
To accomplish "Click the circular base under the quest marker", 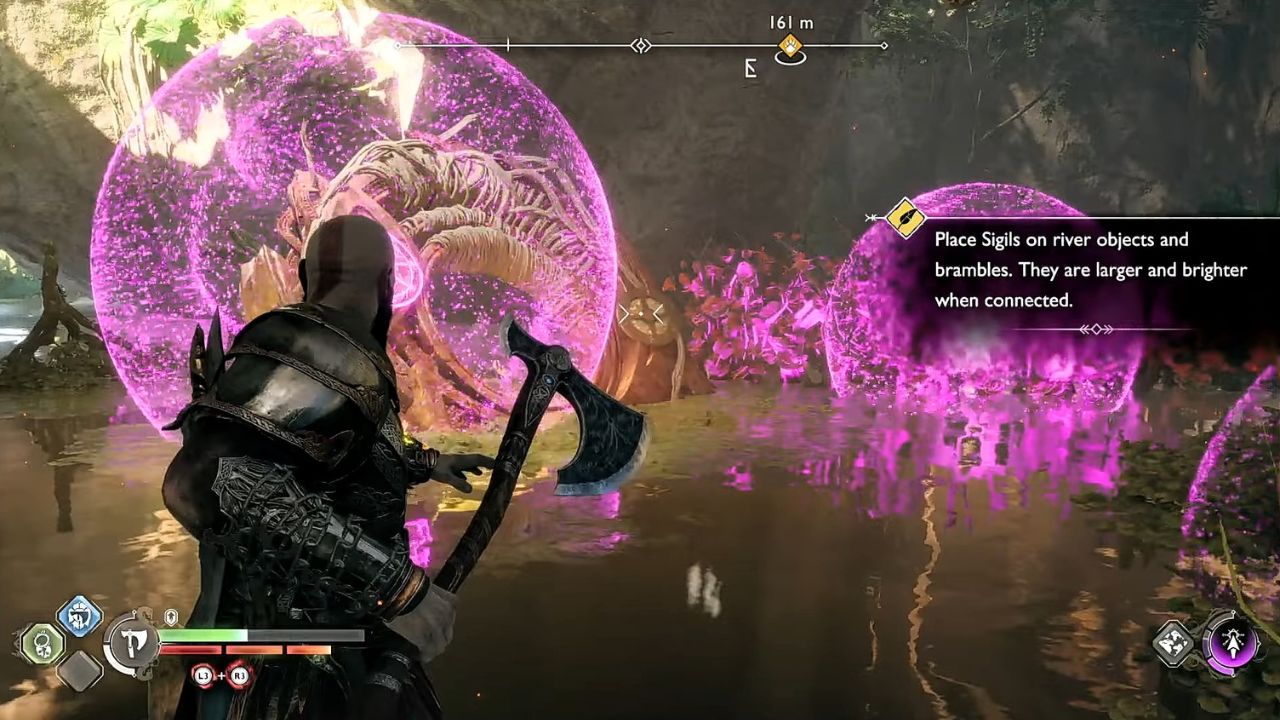I will click(x=791, y=58).
